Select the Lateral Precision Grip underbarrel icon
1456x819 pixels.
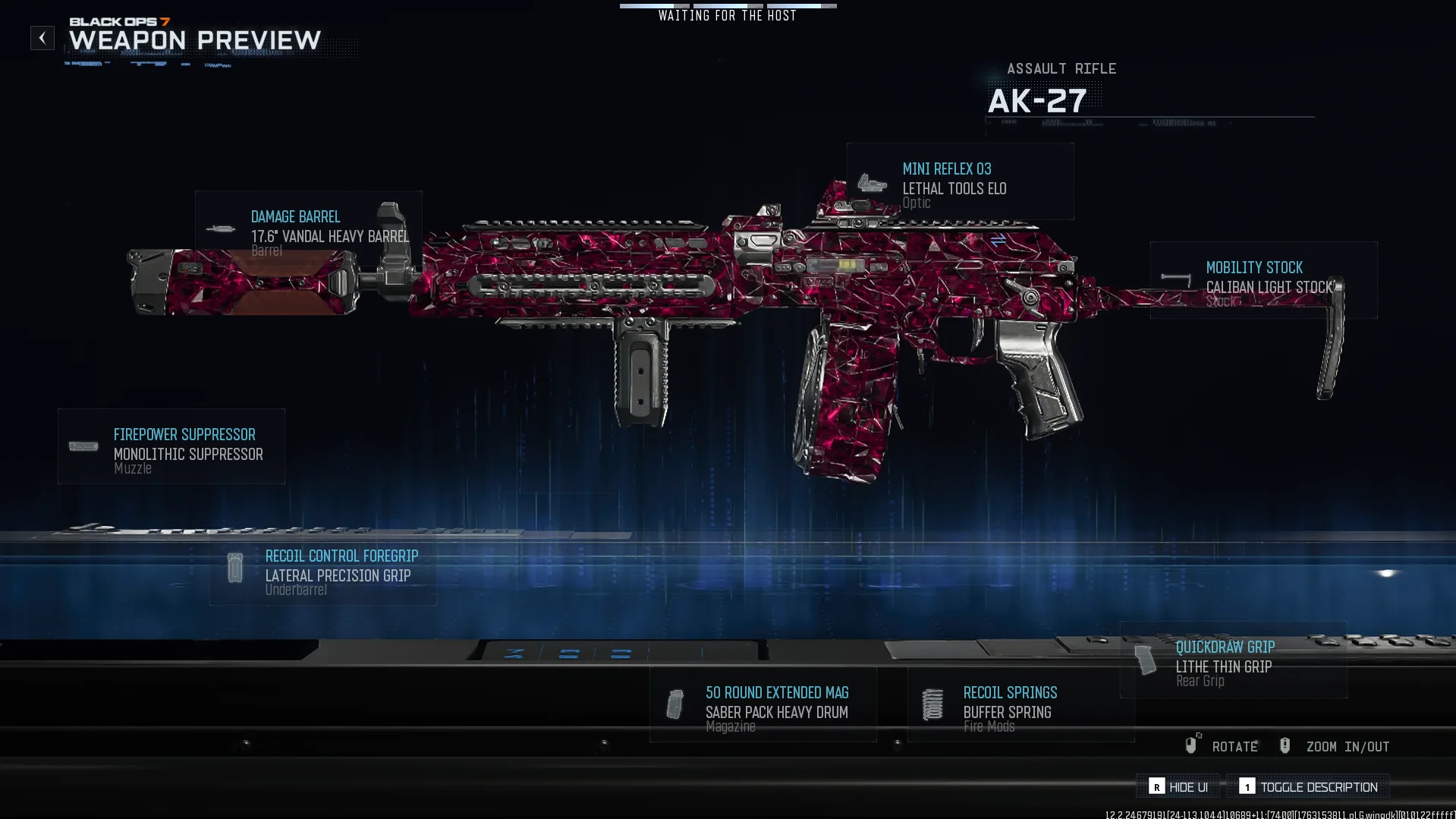coord(235,568)
